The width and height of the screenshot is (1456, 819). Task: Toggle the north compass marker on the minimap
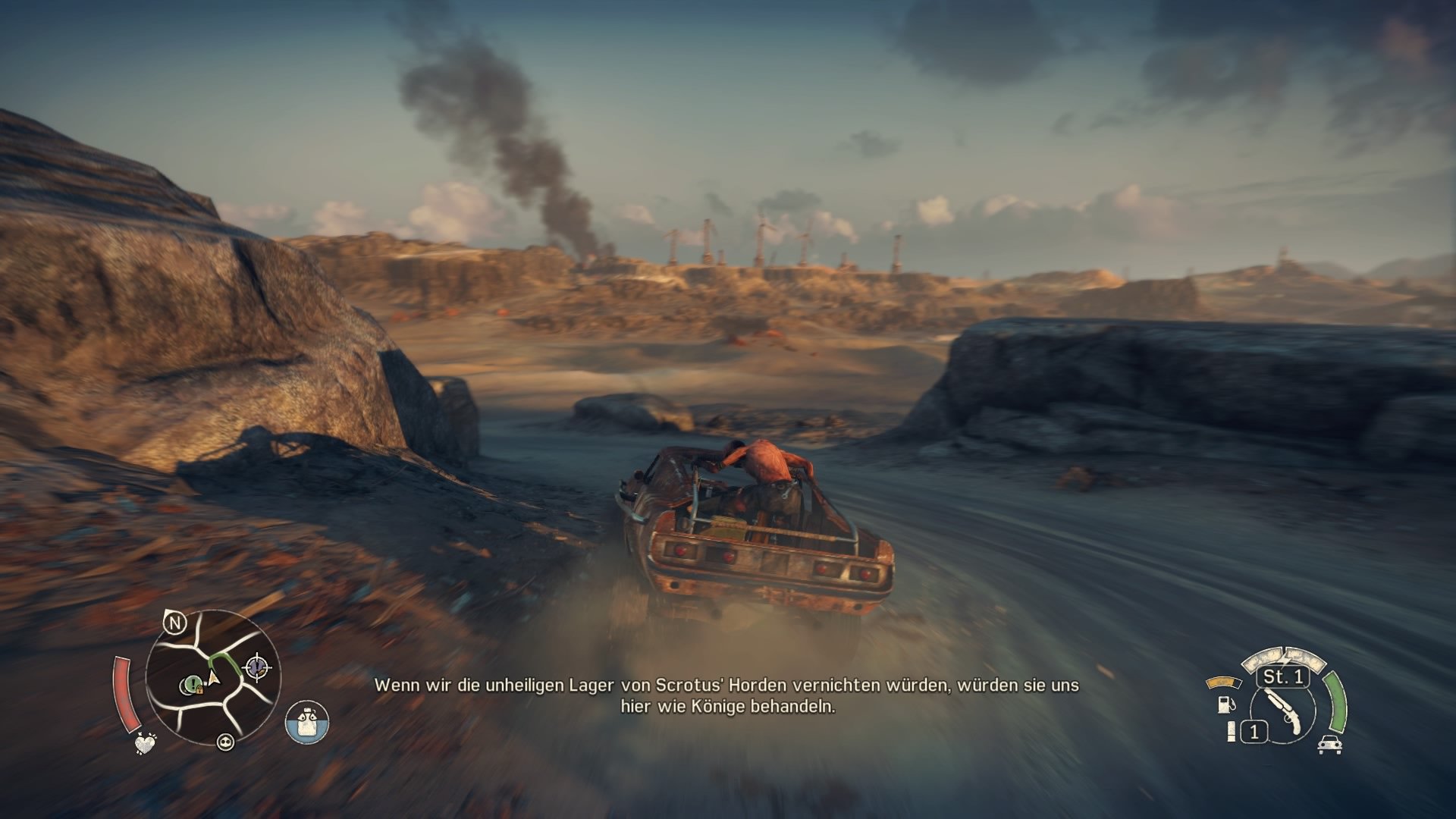pos(174,623)
